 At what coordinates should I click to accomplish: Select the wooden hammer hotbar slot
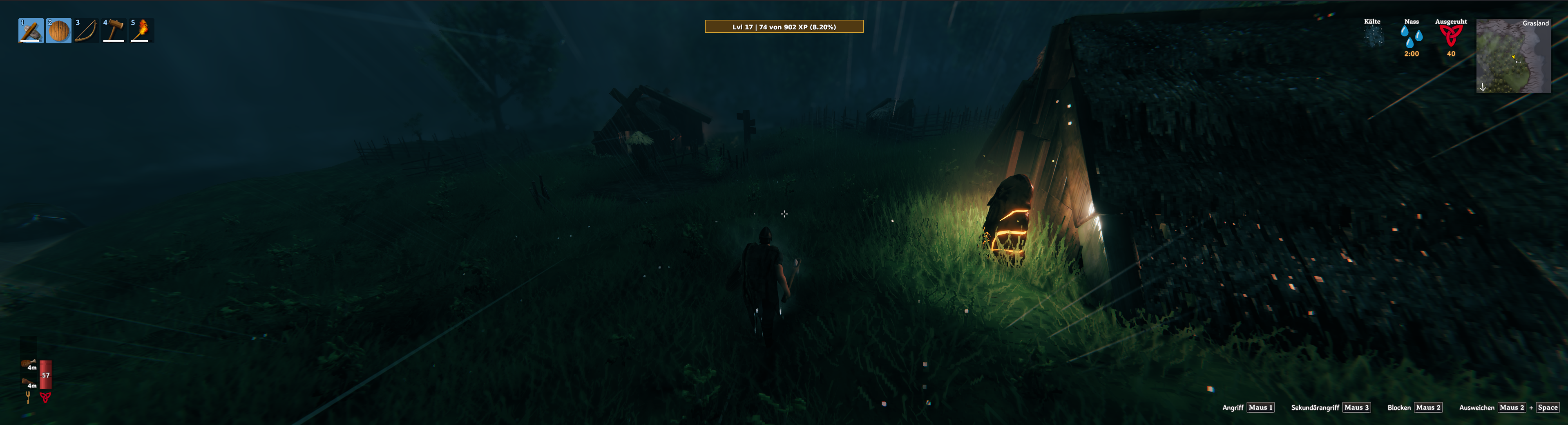[114, 30]
